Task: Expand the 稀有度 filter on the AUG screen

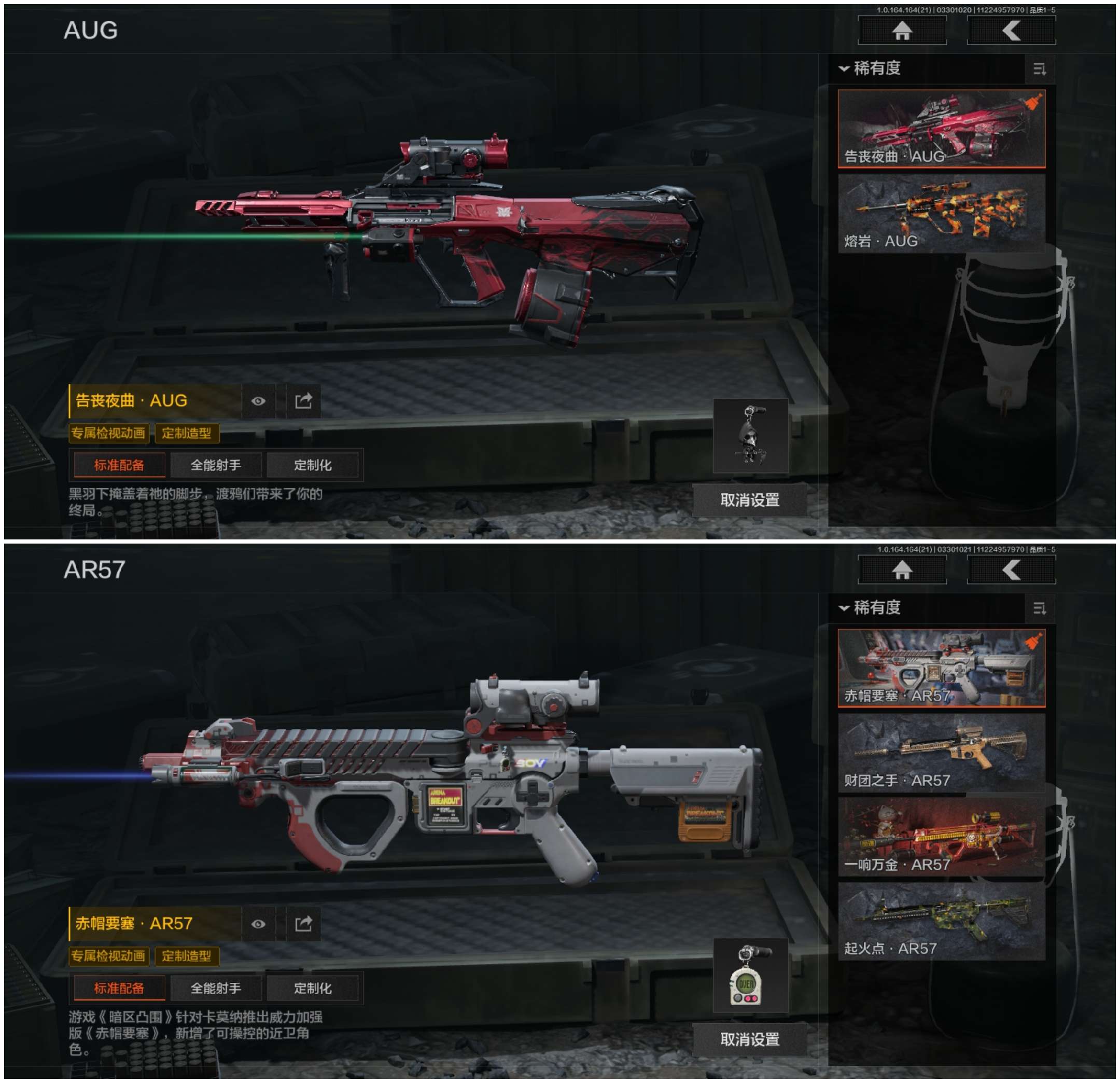Action: (x=870, y=68)
